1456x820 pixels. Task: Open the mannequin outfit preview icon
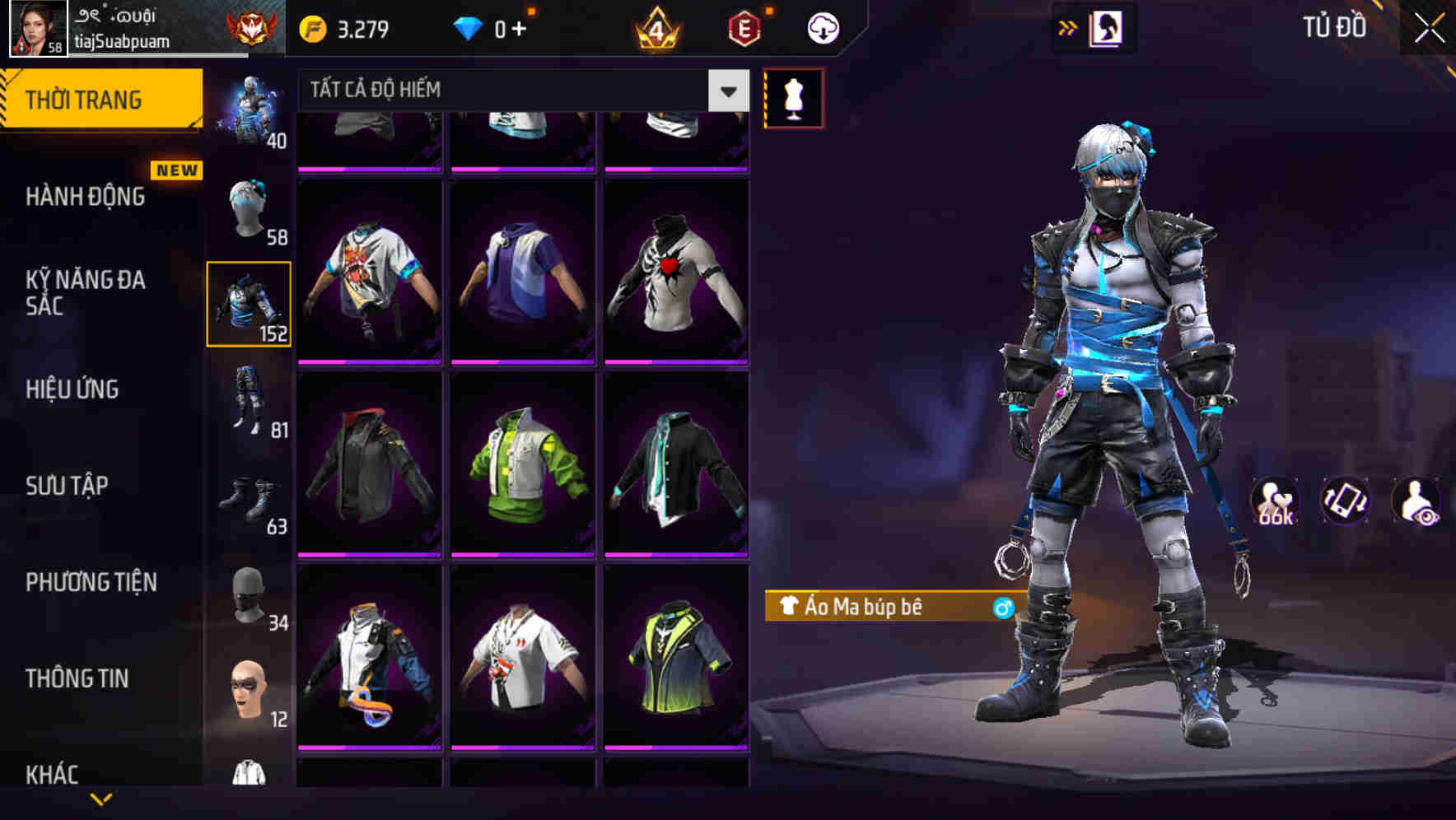tap(793, 96)
